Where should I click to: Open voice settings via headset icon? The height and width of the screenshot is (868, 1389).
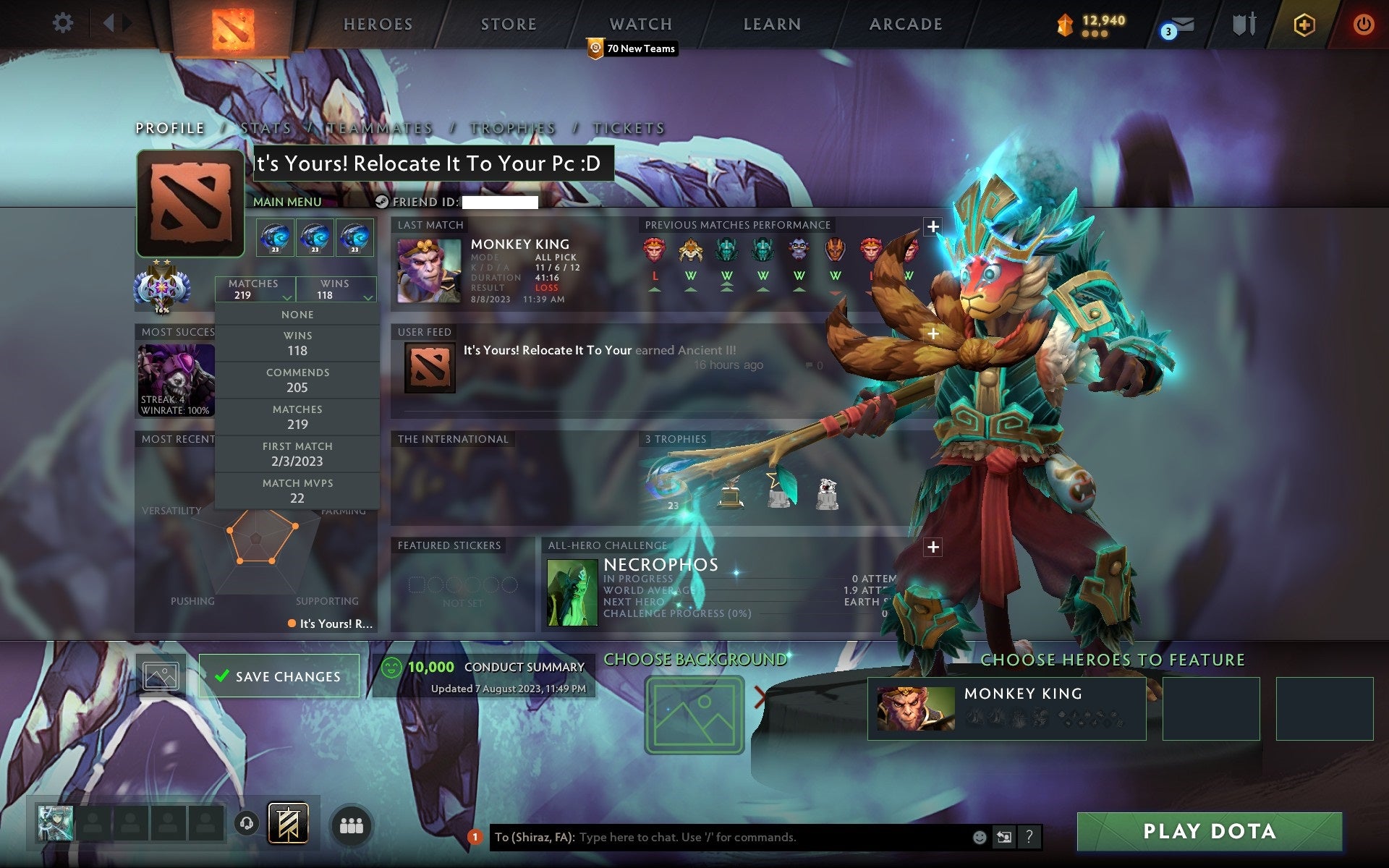click(x=247, y=825)
